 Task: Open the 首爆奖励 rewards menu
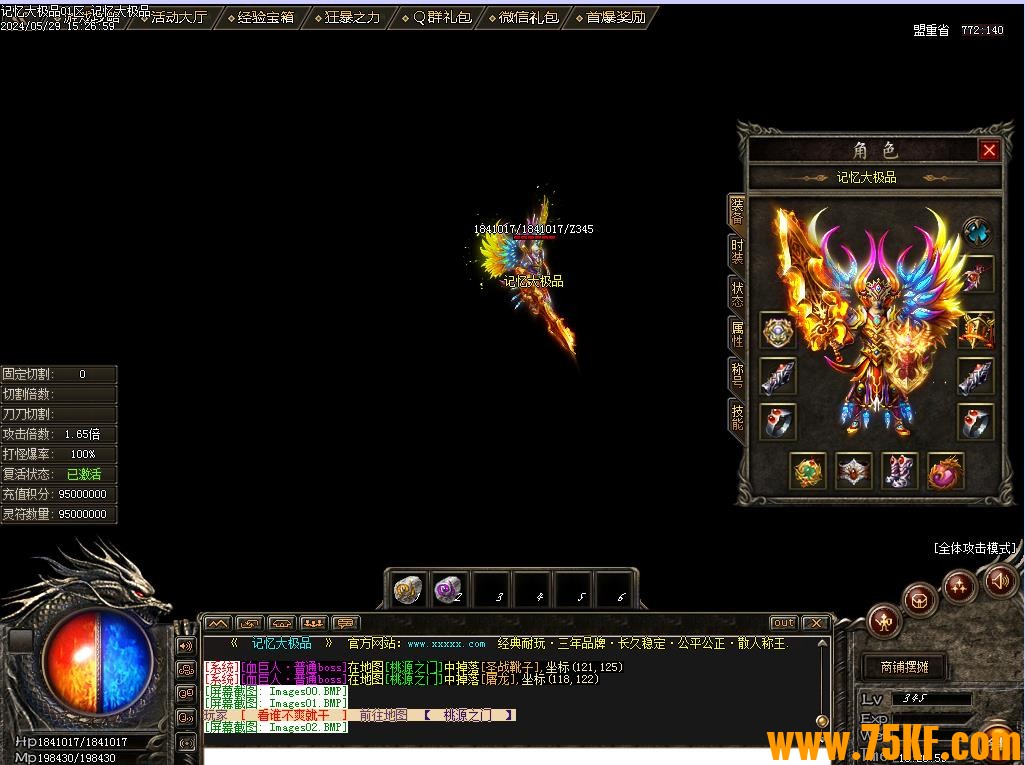[x=610, y=17]
